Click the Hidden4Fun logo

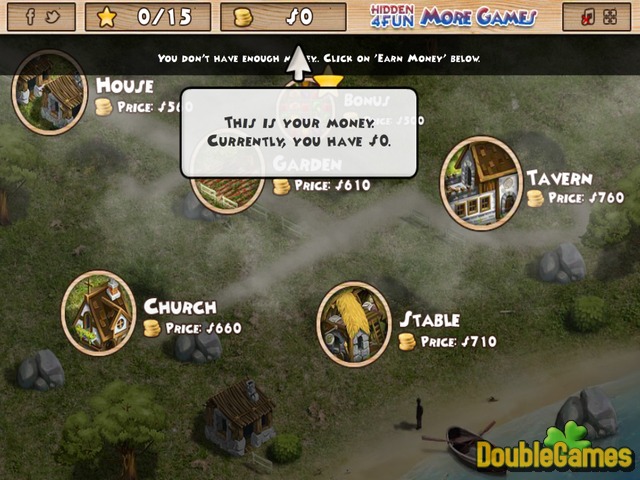coord(391,17)
